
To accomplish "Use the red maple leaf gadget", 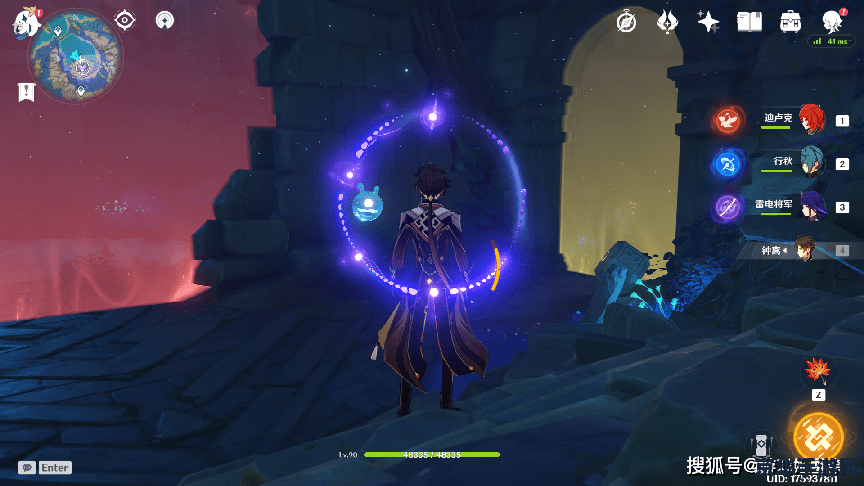I will click(818, 370).
